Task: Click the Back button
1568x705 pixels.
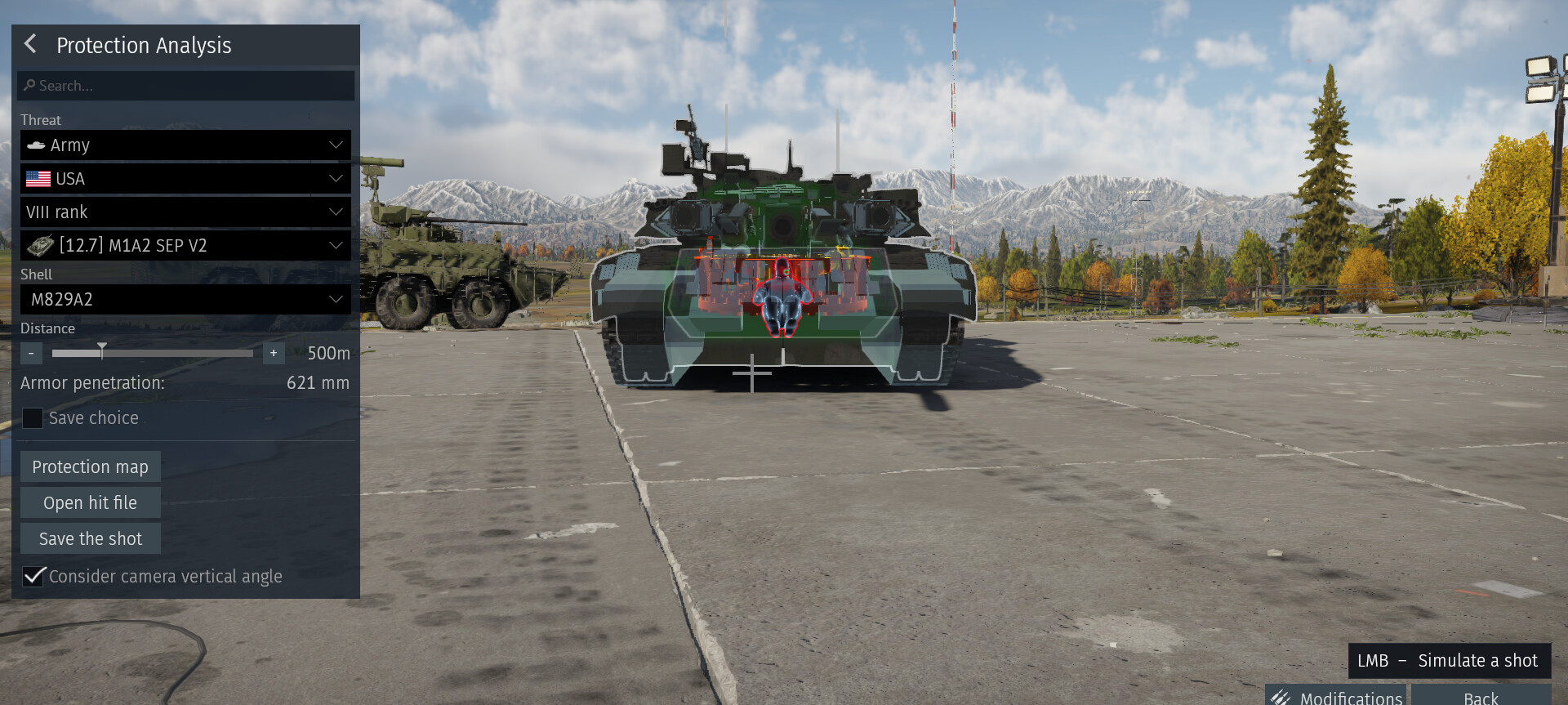Action: tap(1480, 697)
